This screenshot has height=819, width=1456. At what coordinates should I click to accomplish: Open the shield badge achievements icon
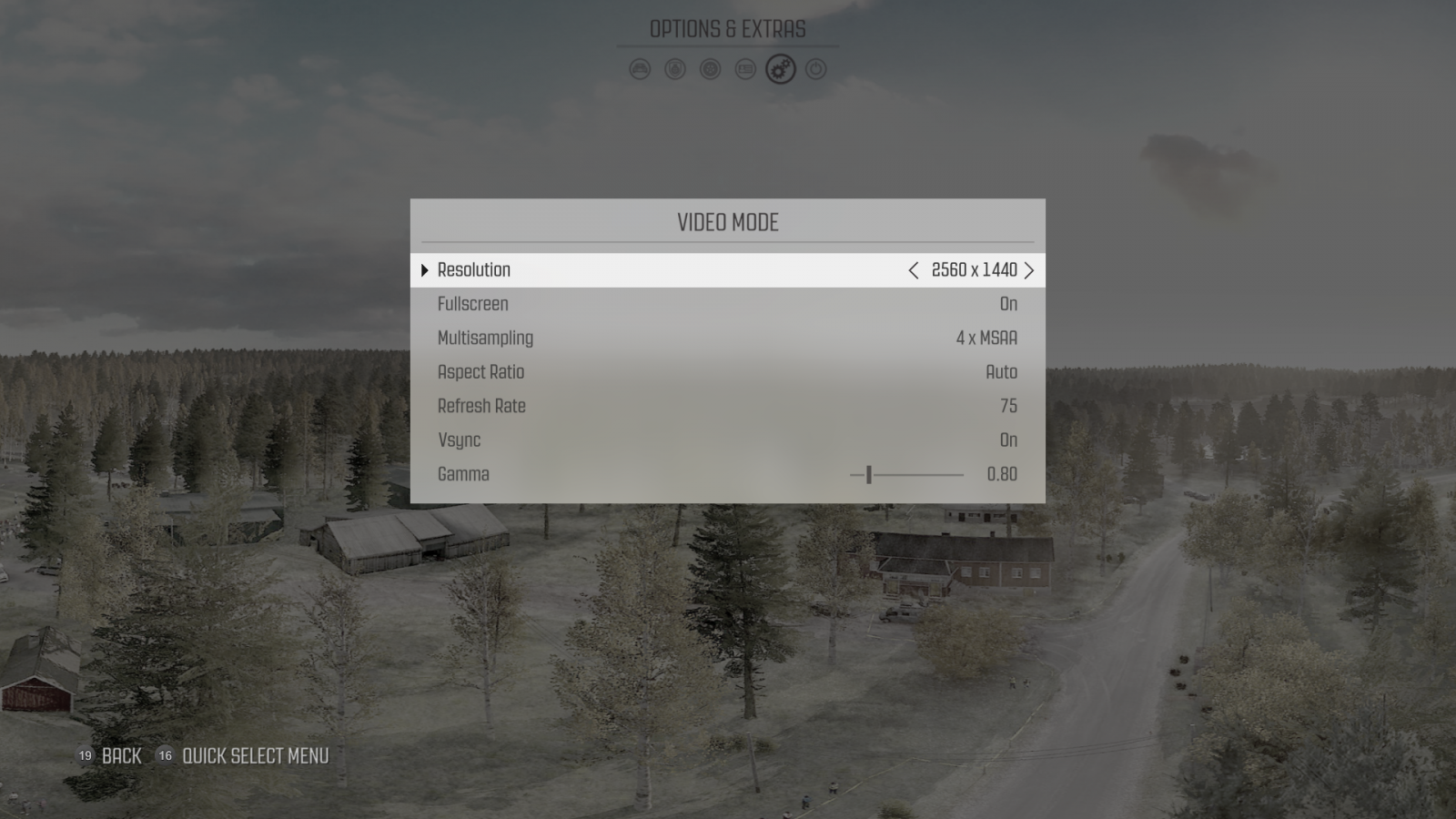click(674, 69)
